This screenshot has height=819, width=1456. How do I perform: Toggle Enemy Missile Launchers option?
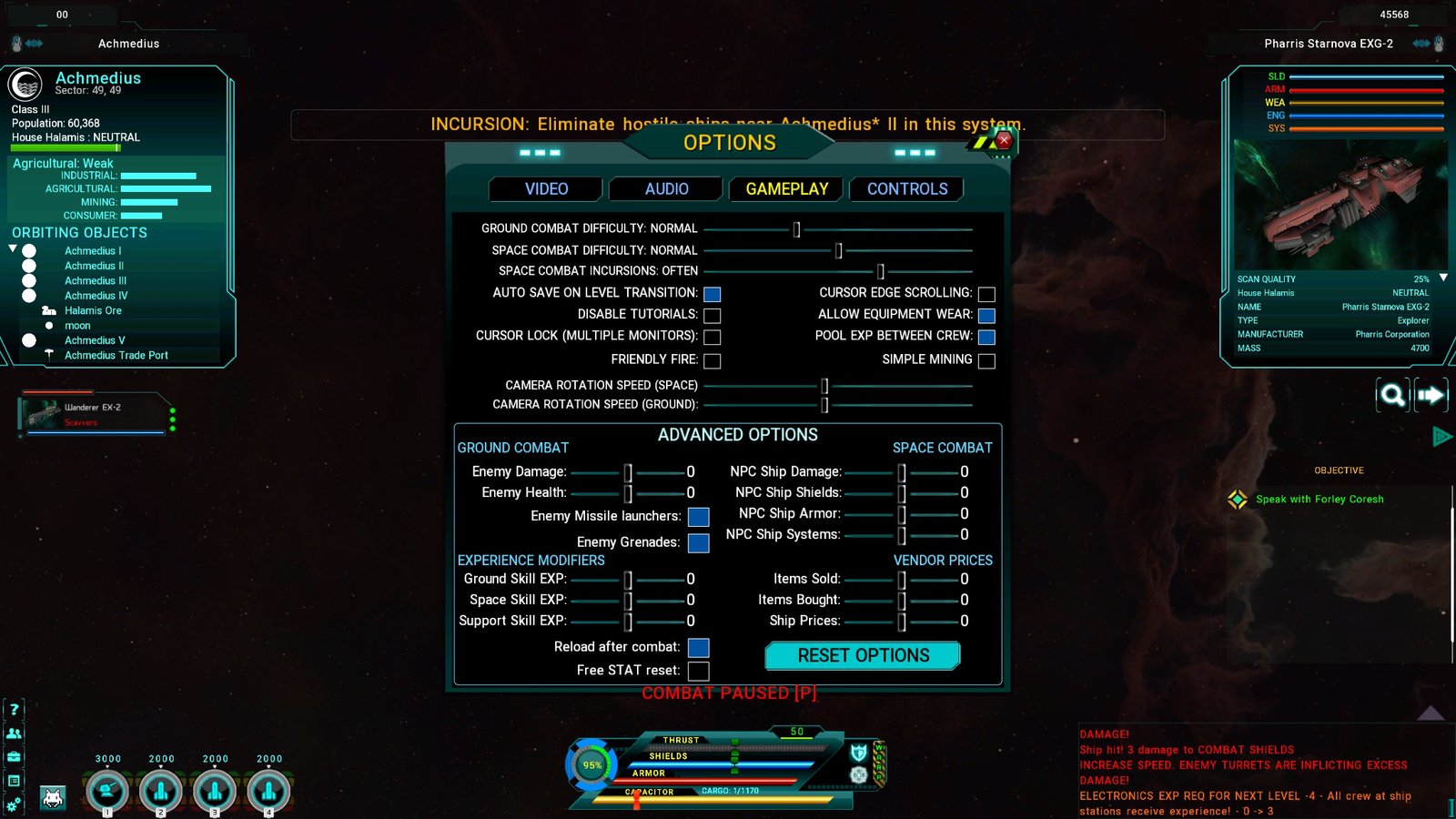pyautogui.click(x=698, y=517)
